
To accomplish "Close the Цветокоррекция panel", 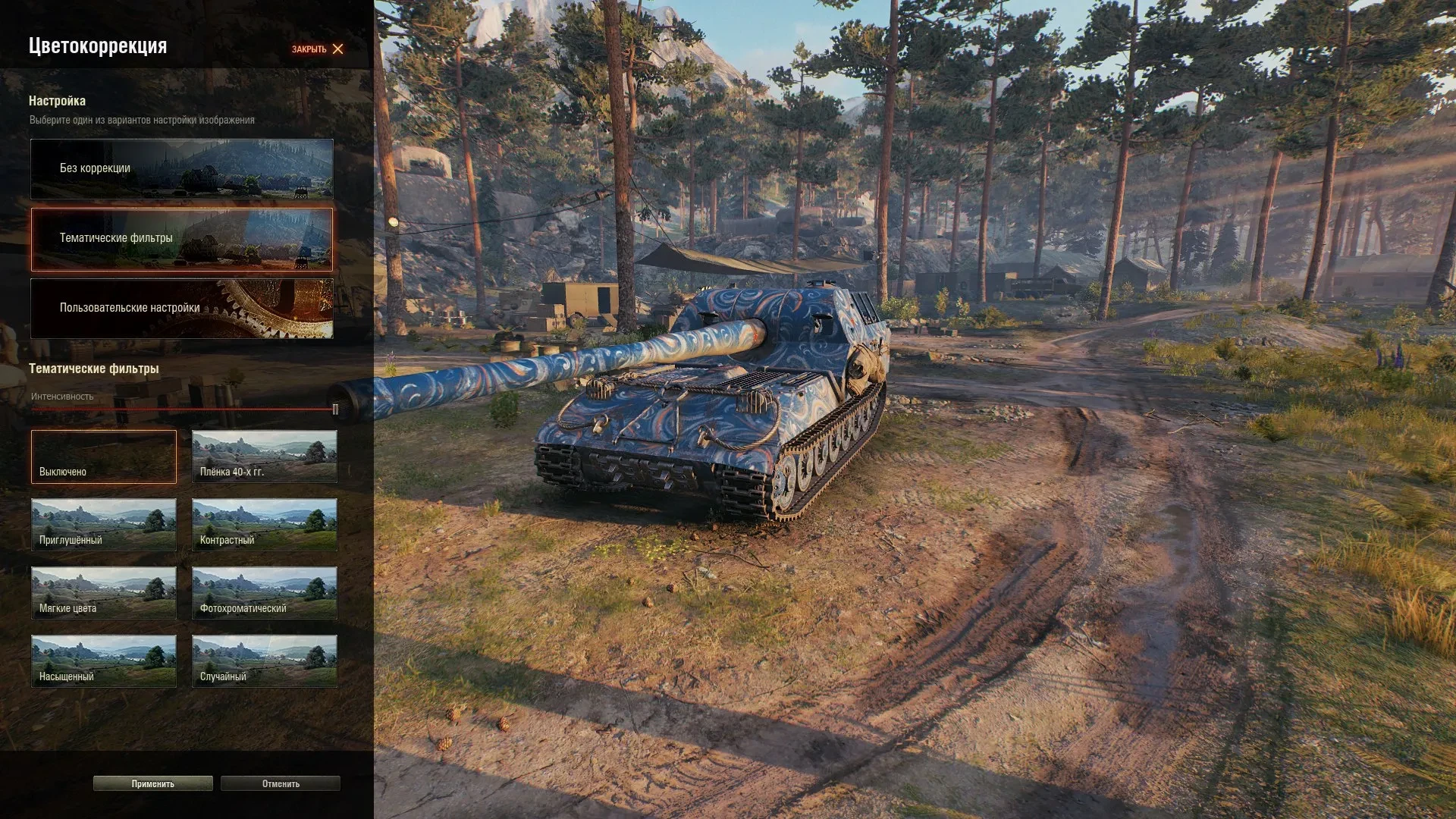I will pos(318,49).
